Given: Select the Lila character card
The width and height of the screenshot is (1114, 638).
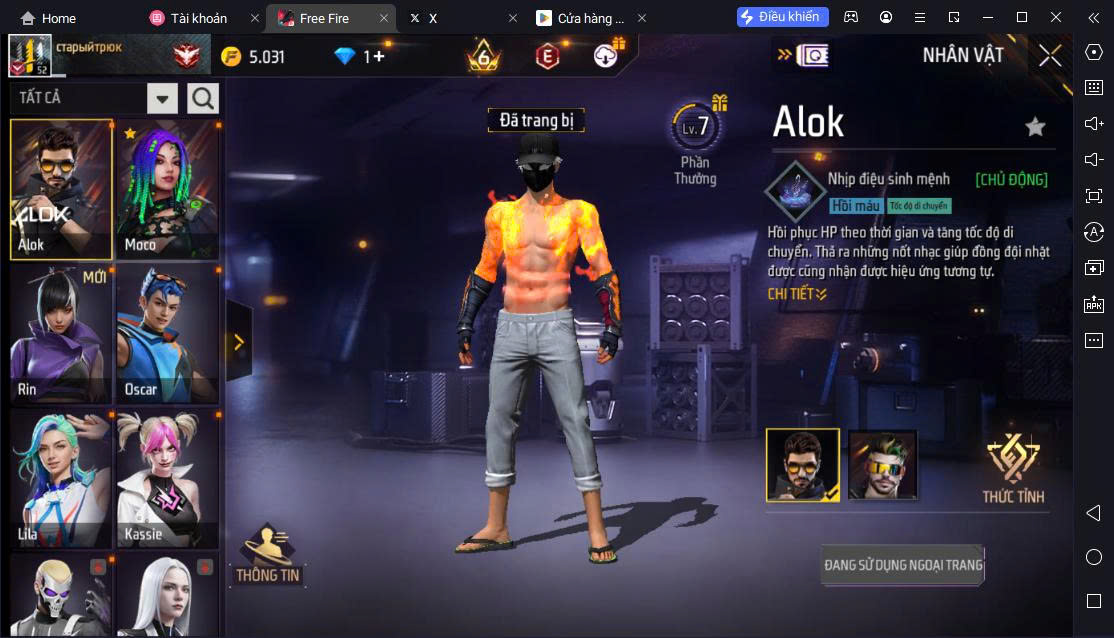Looking at the screenshot, I should pos(61,479).
